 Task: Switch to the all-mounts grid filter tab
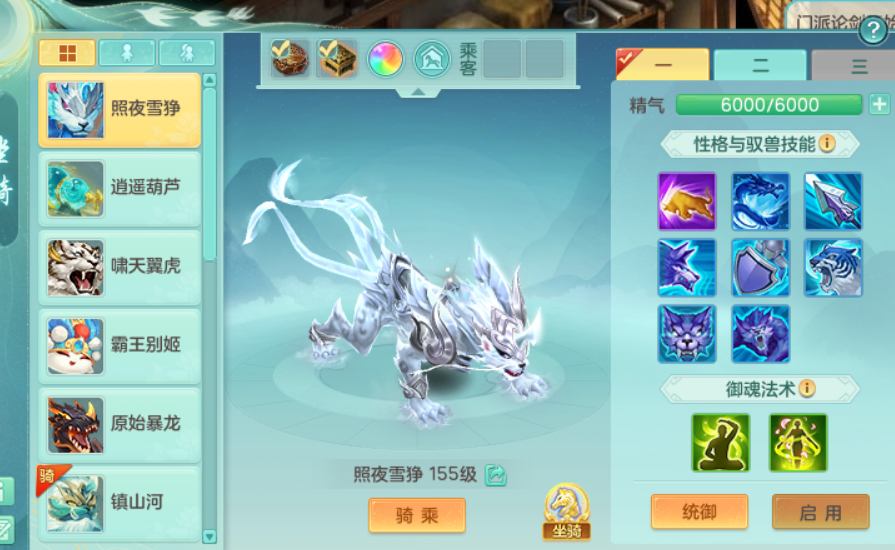(67, 53)
